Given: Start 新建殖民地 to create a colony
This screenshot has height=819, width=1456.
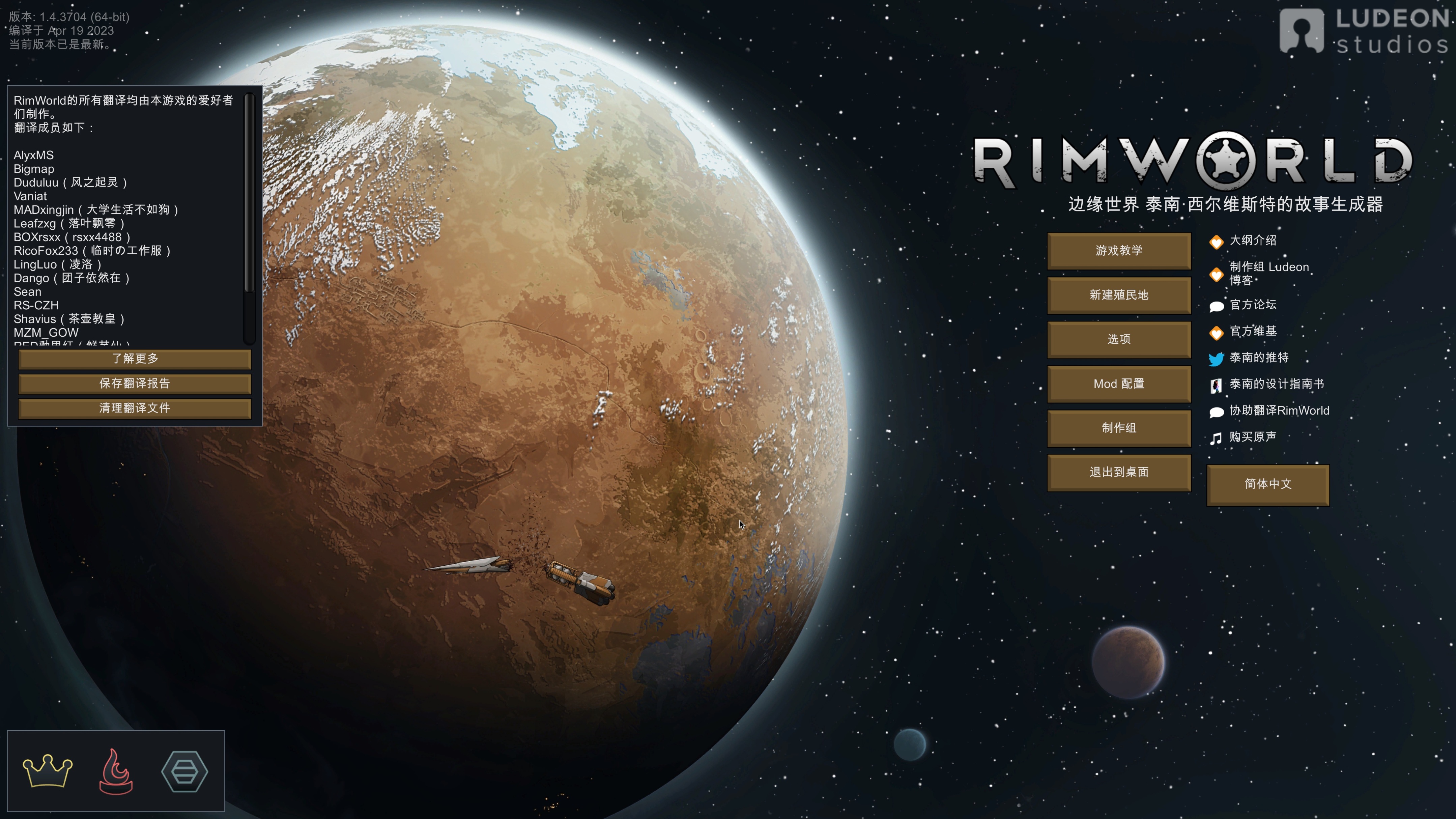Looking at the screenshot, I should [x=1119, y=295].
